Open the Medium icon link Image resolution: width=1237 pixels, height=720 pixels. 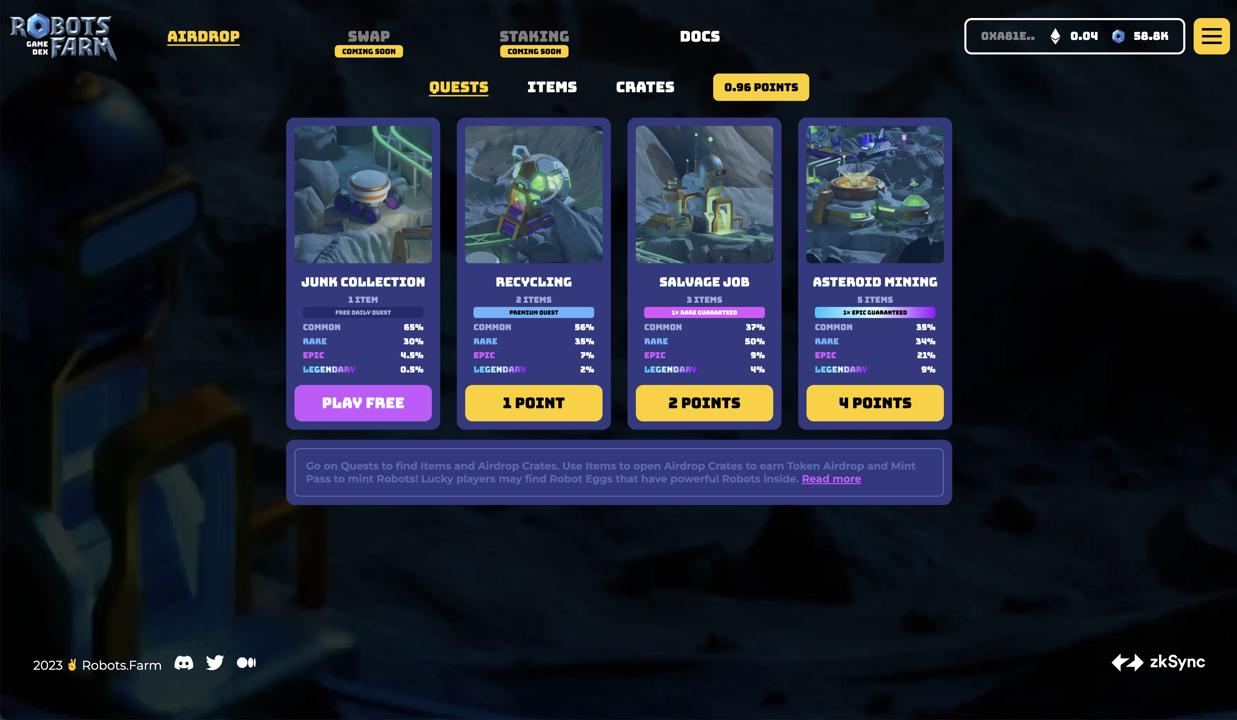(x=246, y=663)
